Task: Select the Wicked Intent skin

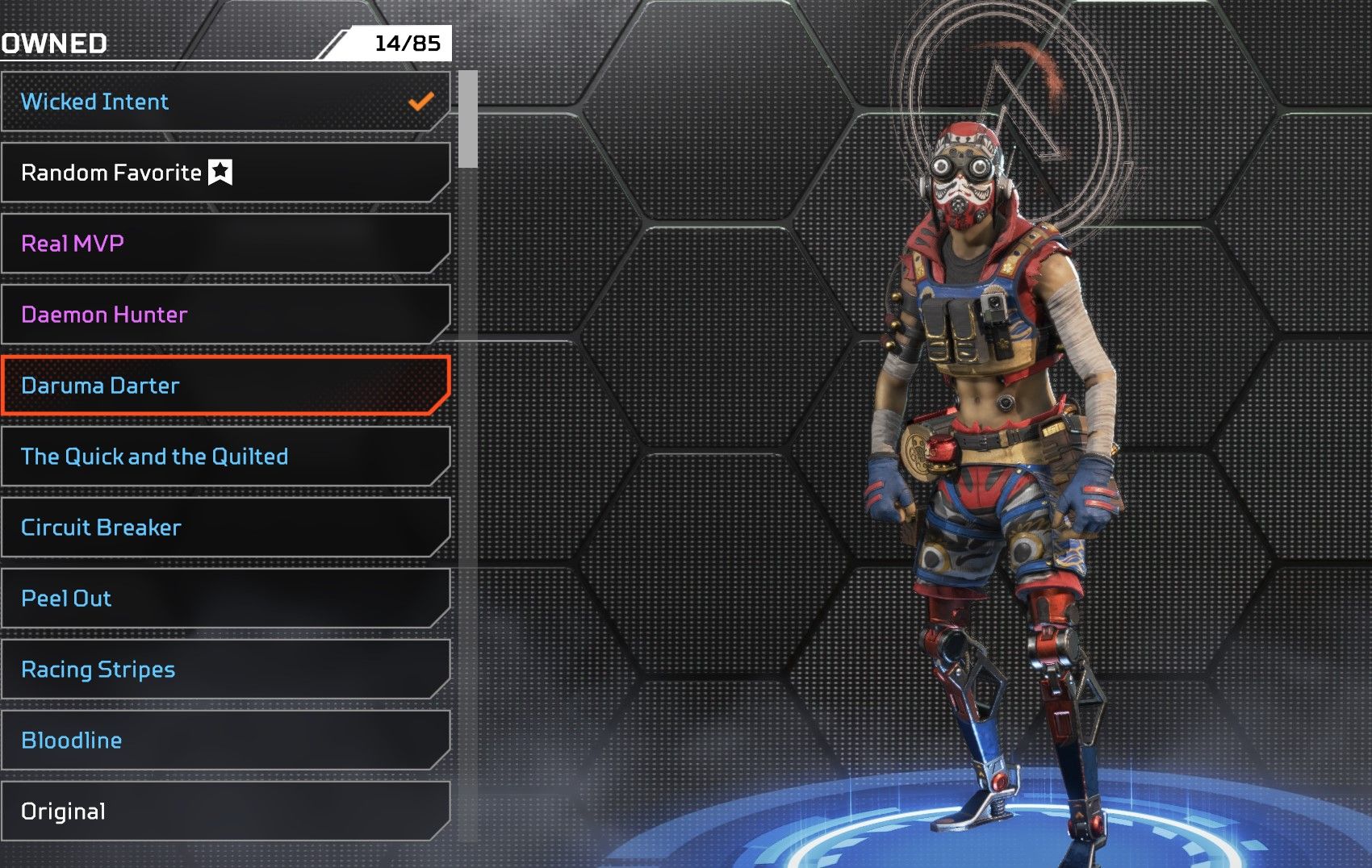Action: [x=224, y=102]
